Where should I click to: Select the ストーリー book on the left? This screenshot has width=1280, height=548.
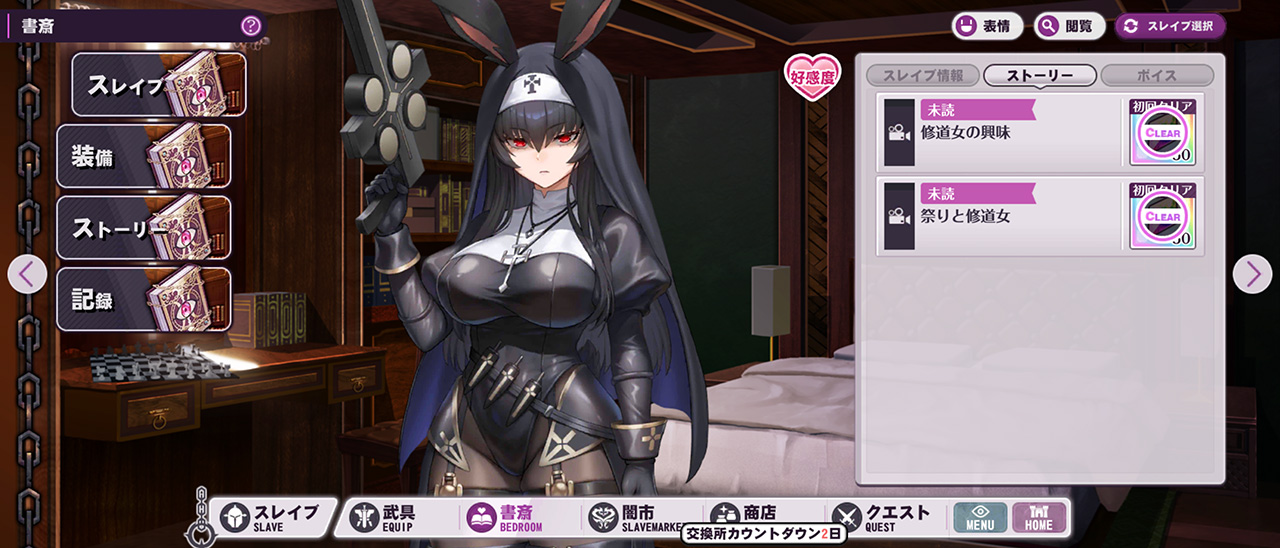tap(143, 228)
